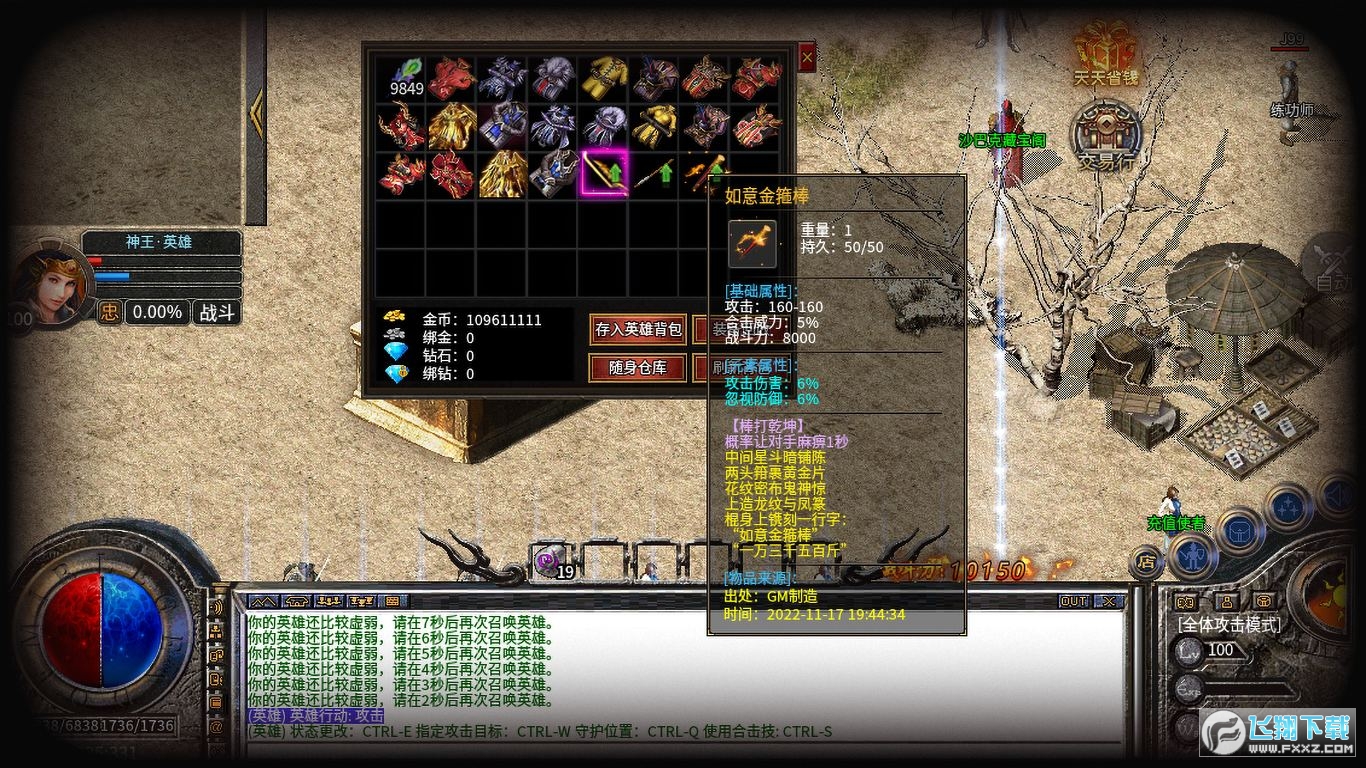The height and width of the screenshot is (768, 1366).
Task: Open the 随身仓库 portable warehouse
Action: coord(637,367)
